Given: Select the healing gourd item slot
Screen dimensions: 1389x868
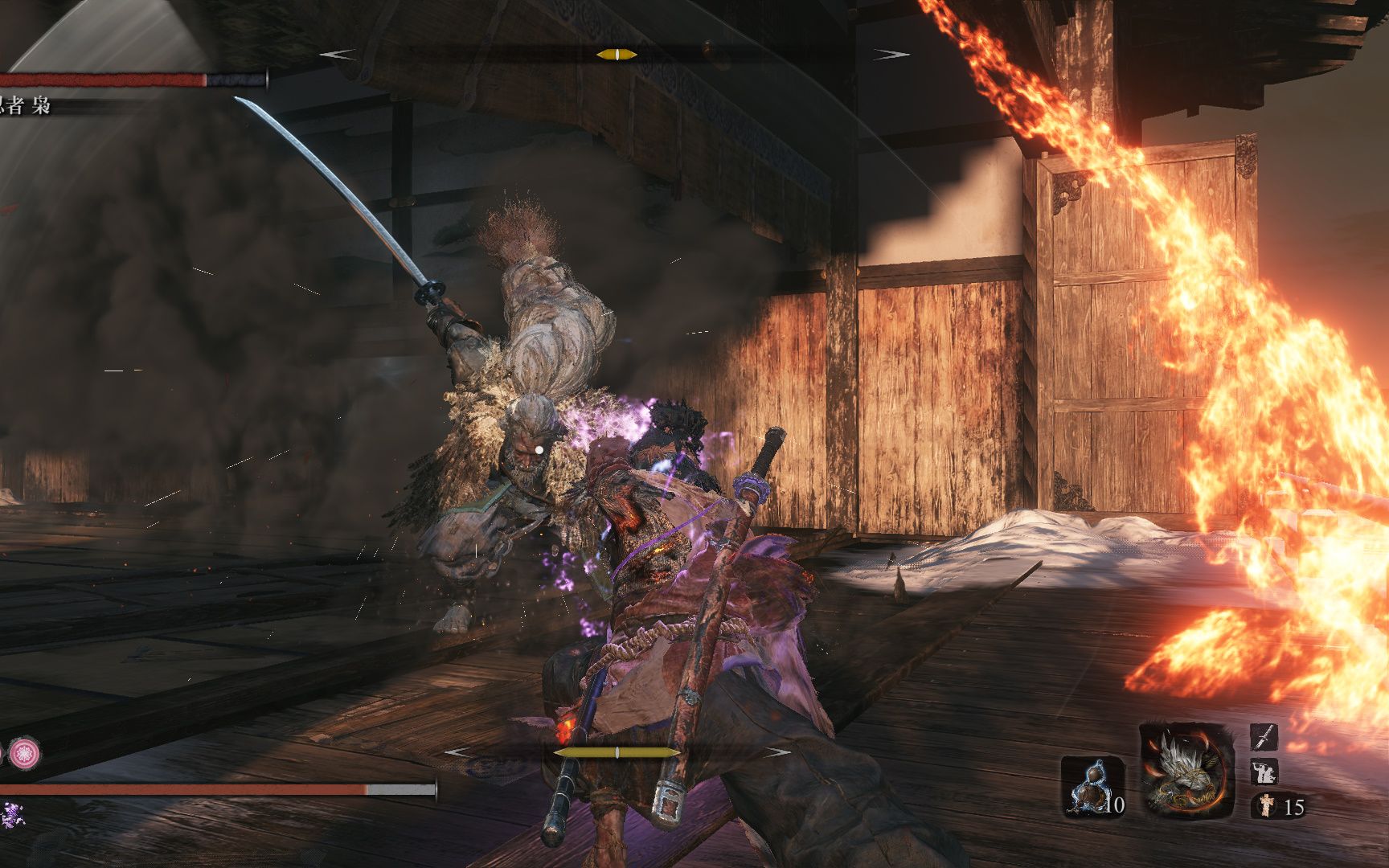Looking at the screenshot, I should 1093,786.
